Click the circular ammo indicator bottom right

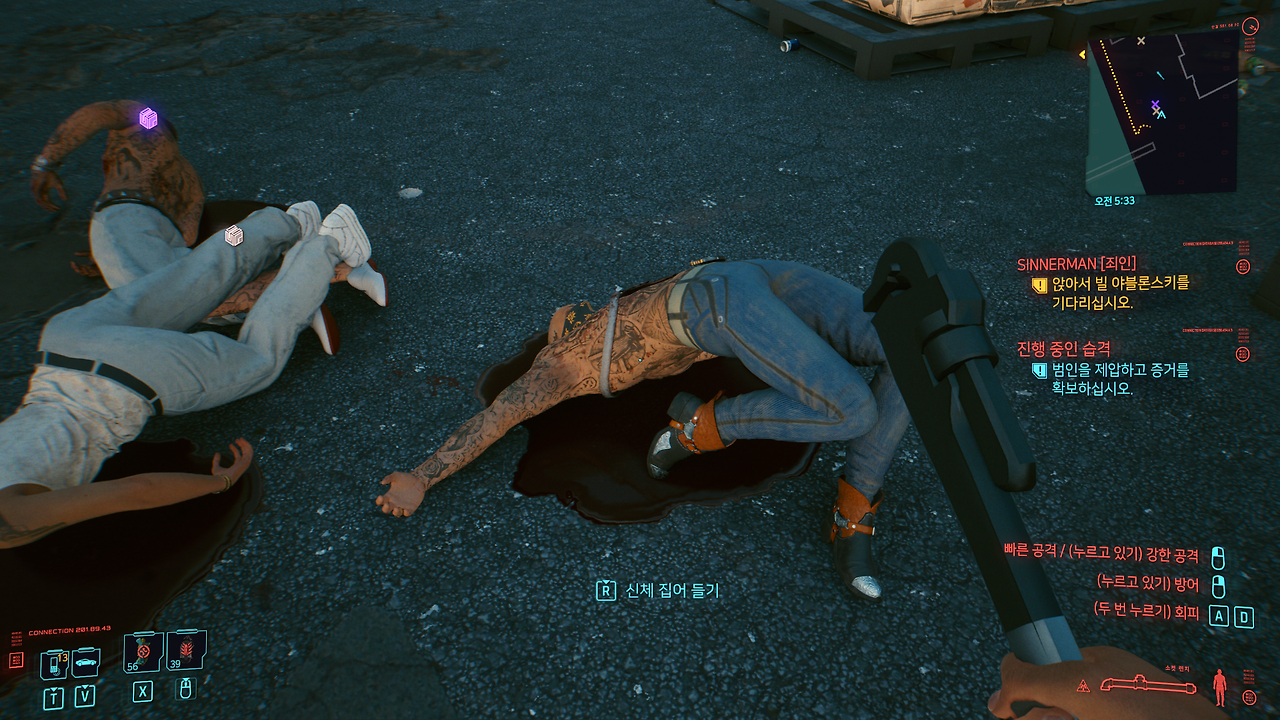tap(1250, 697)
